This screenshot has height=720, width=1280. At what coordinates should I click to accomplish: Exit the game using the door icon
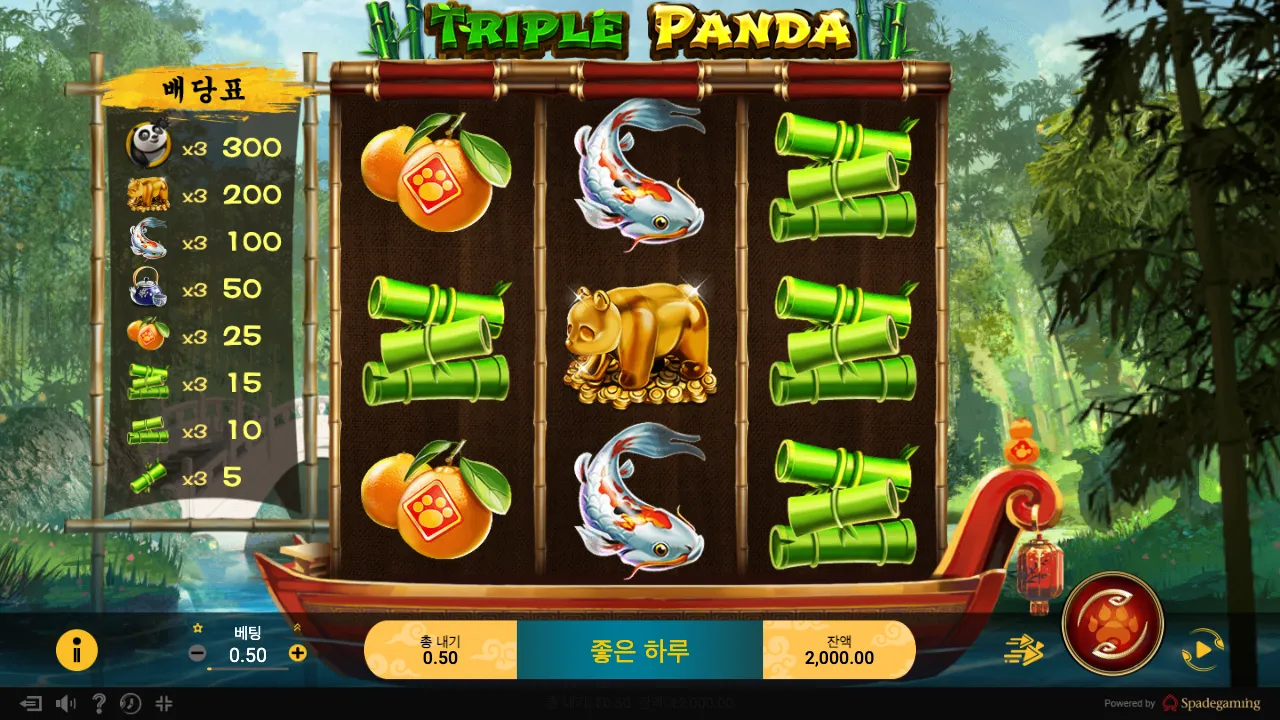tap(34, 703)
